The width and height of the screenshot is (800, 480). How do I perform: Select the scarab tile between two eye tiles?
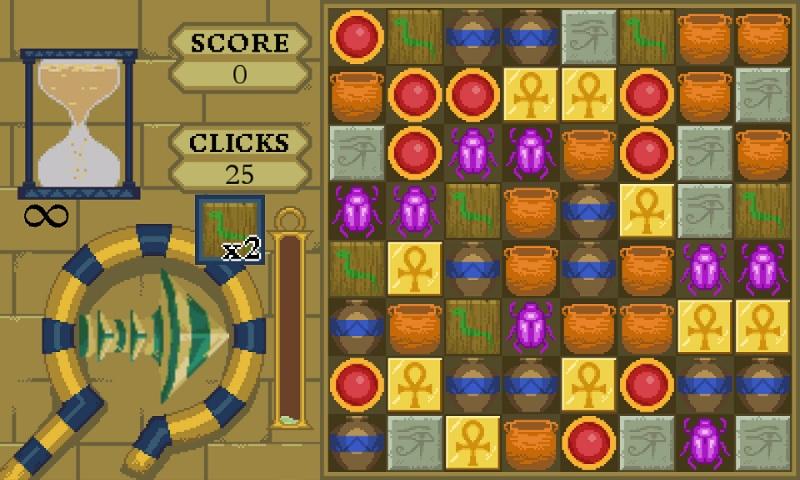click(705, 441)
